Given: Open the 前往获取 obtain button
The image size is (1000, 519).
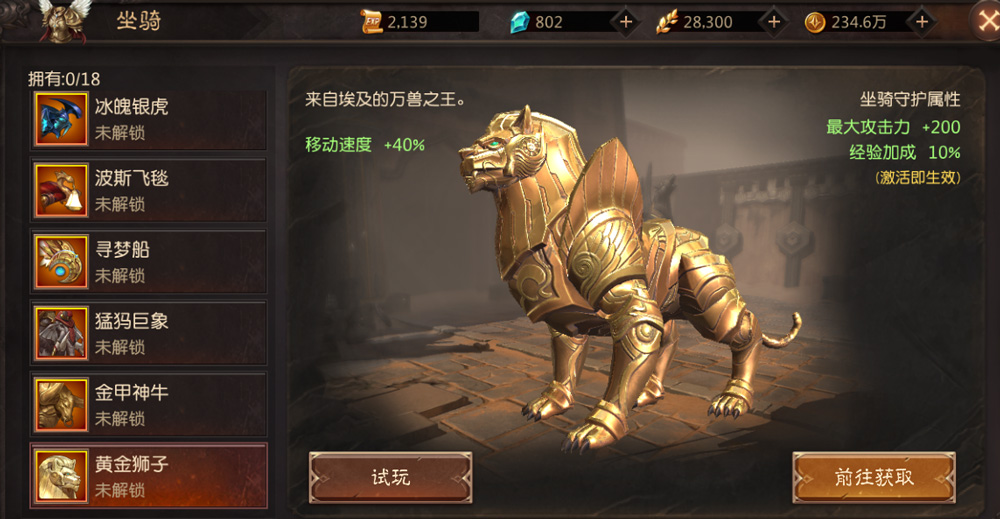Looking at the screenshot, I should (873, 477).
